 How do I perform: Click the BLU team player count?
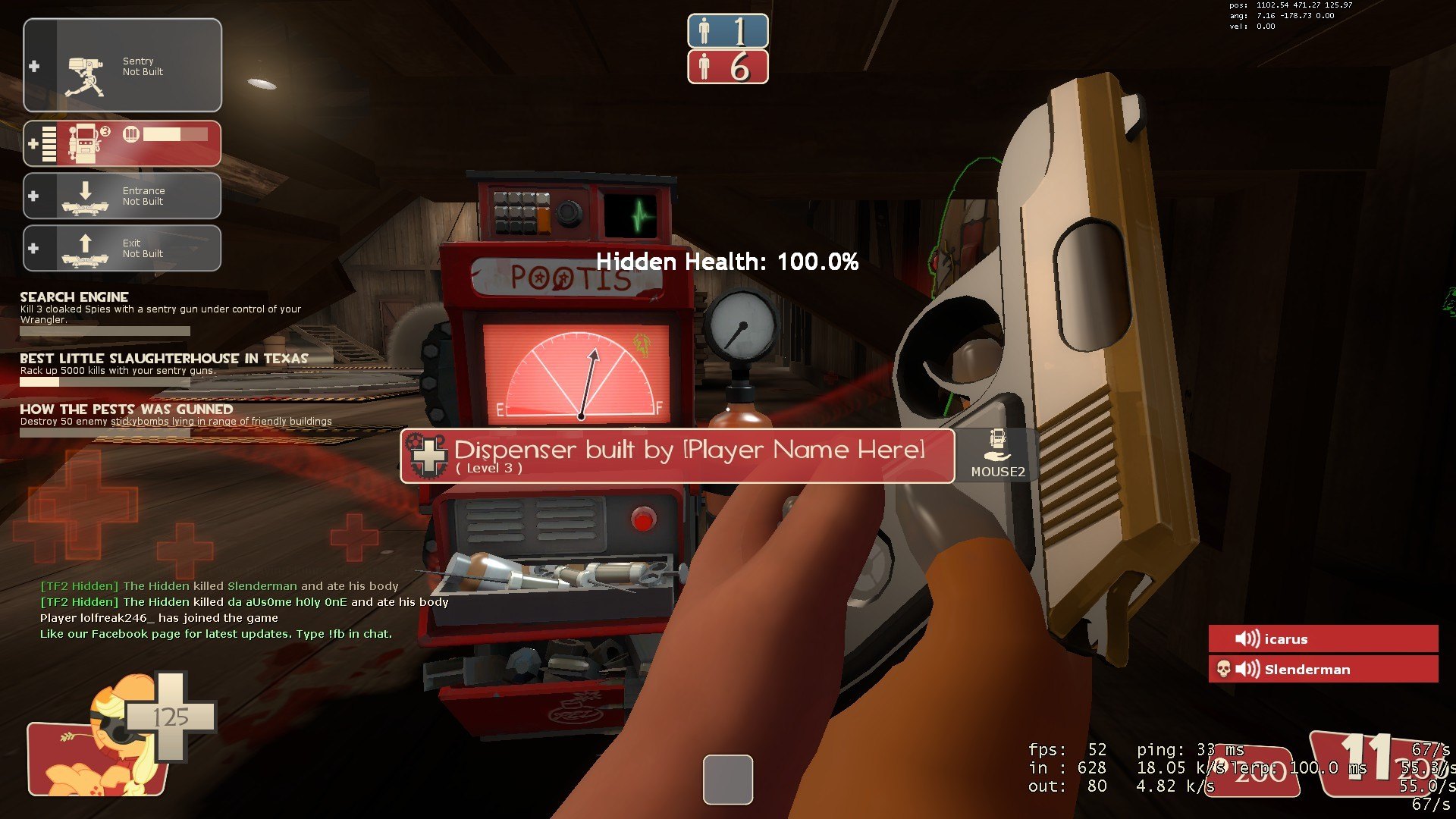pos(727,31)
